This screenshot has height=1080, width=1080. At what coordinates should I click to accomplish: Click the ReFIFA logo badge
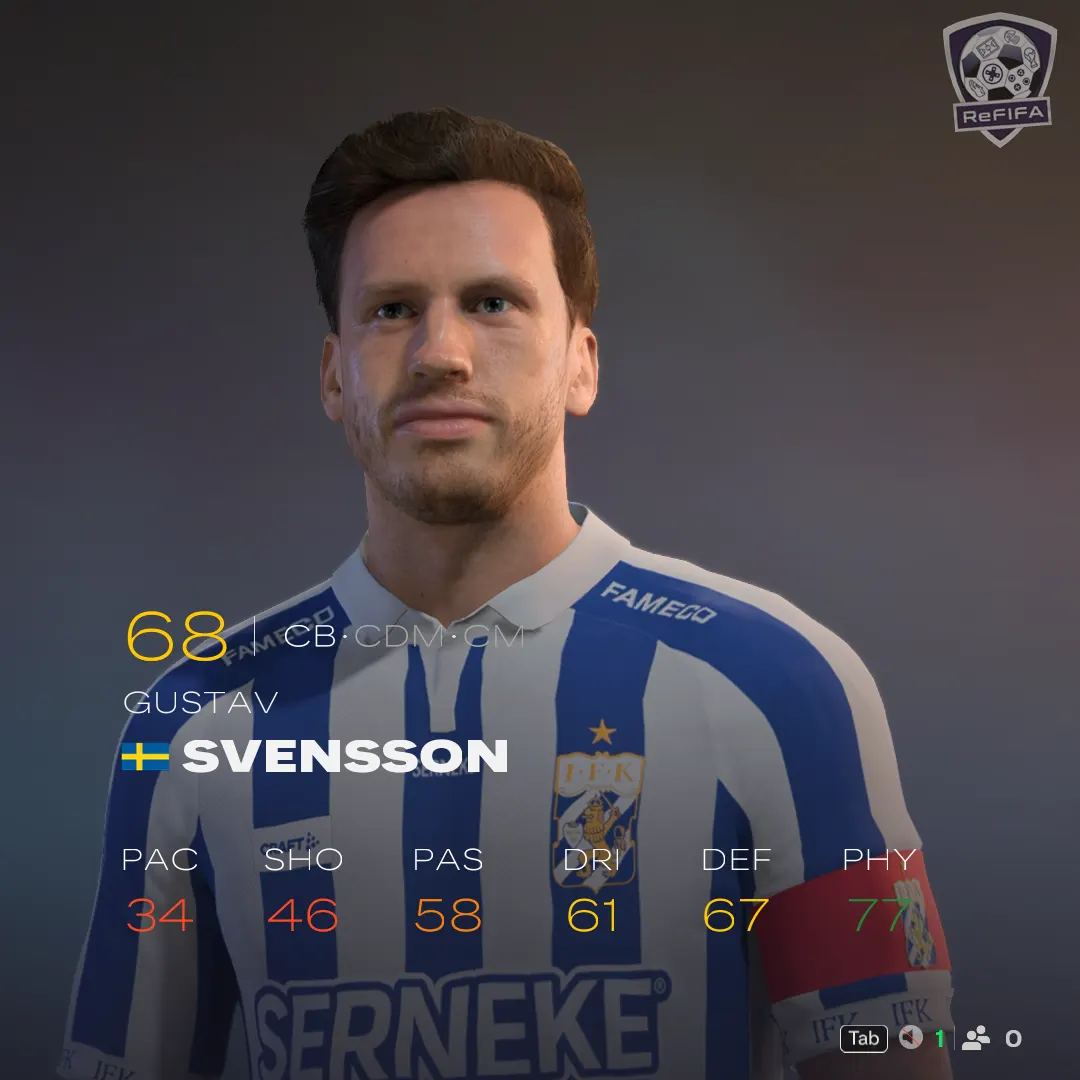pyautogui.click(x=999, y=78)
